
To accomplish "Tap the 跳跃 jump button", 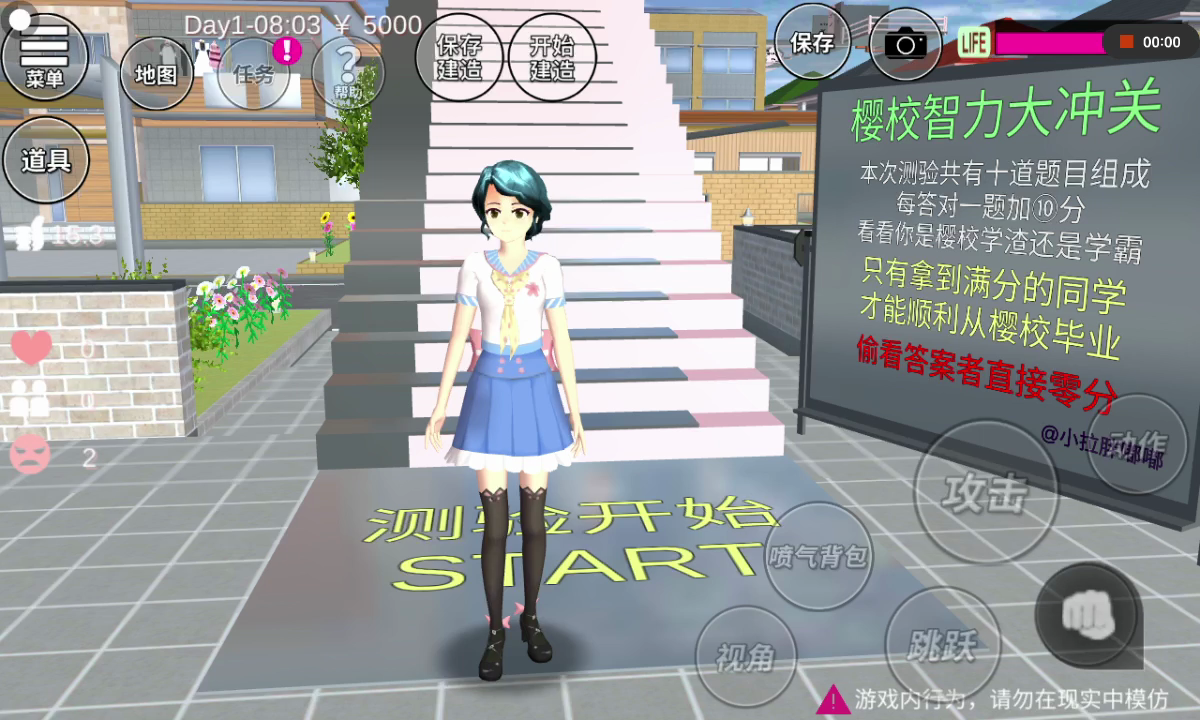I will (x=941, y=645).
